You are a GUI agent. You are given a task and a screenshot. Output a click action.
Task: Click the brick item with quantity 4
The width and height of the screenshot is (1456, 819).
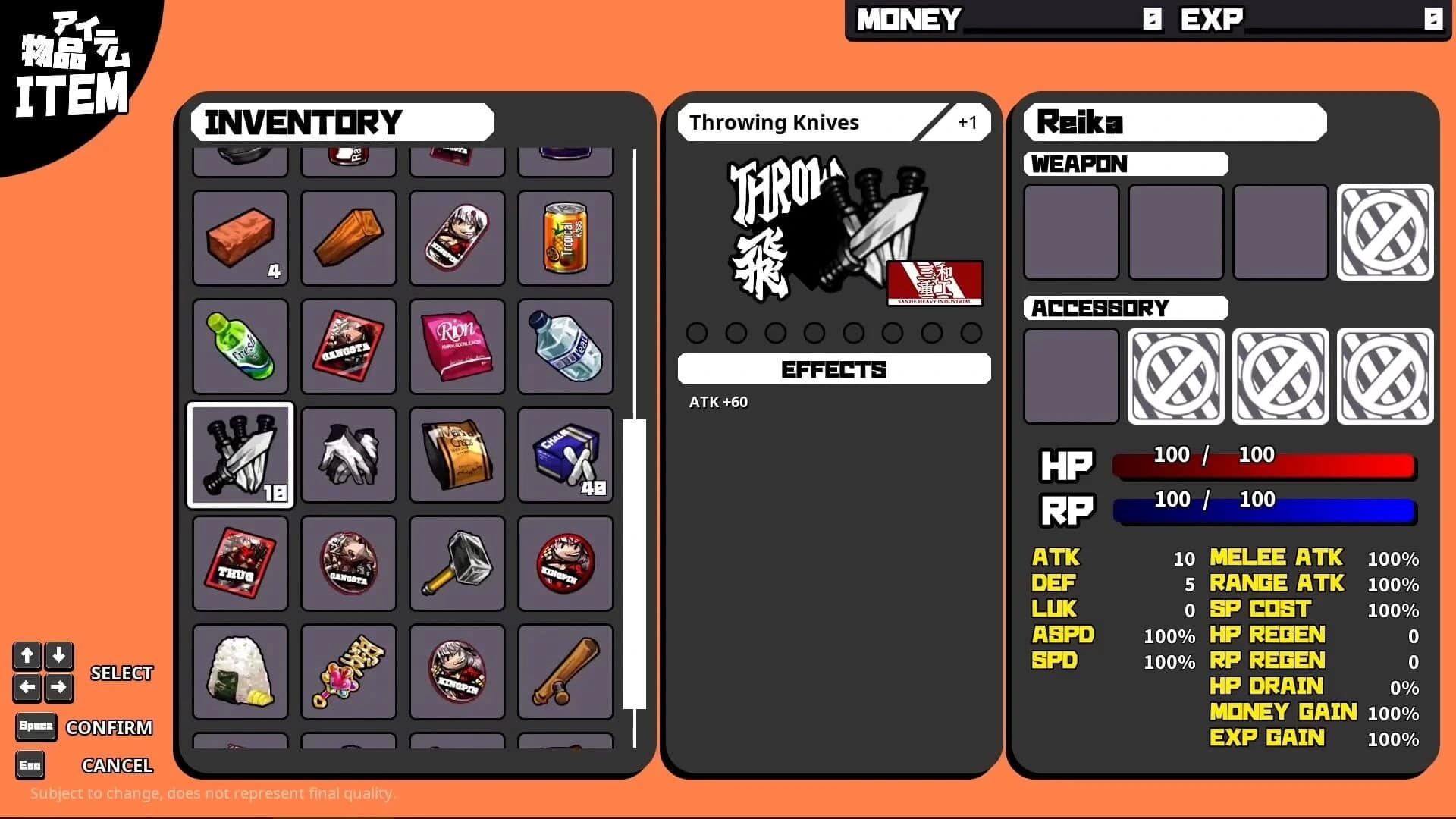coord(240,238)
